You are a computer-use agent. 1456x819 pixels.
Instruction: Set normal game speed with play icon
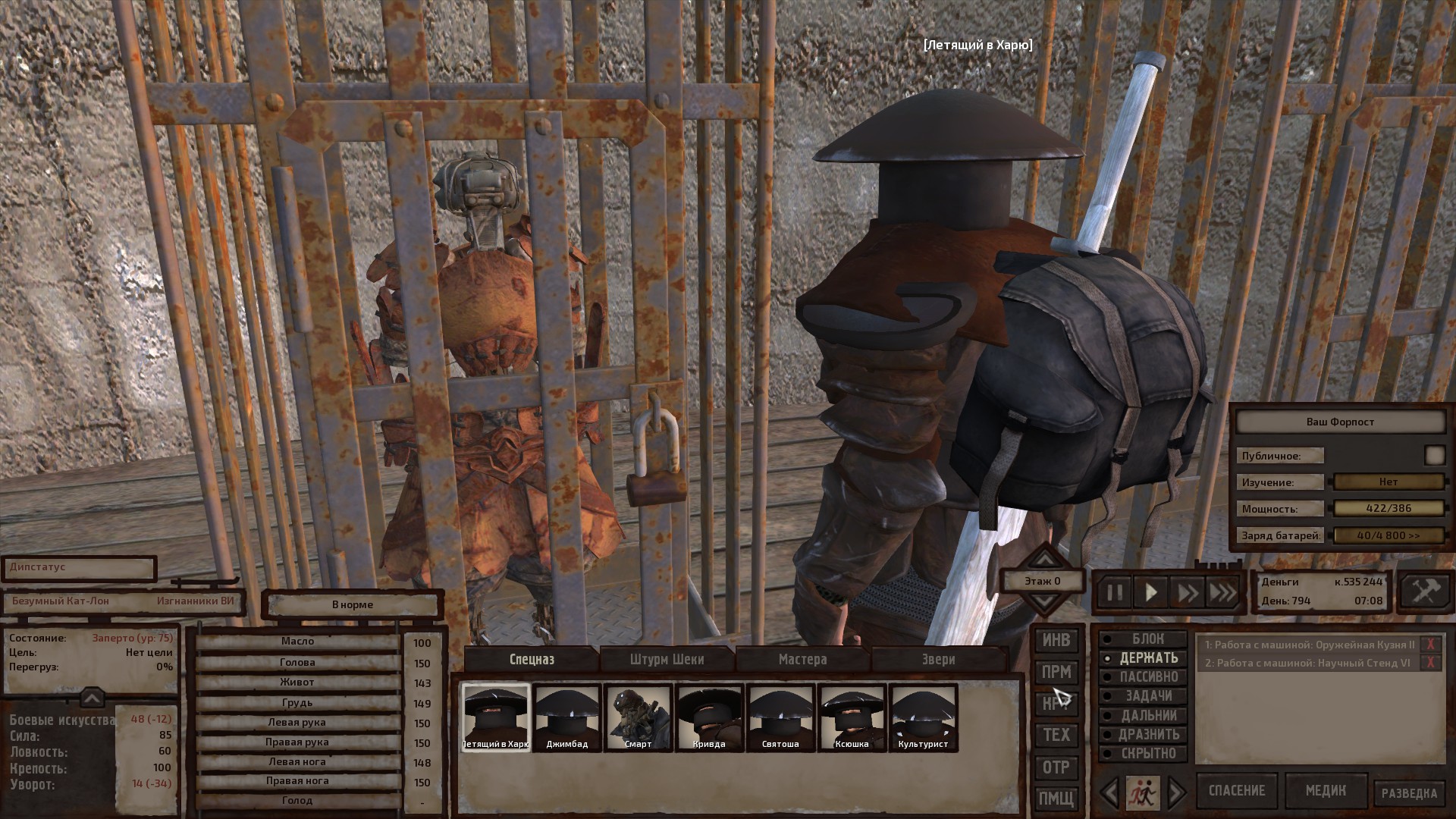click(x=1150, y=592)
